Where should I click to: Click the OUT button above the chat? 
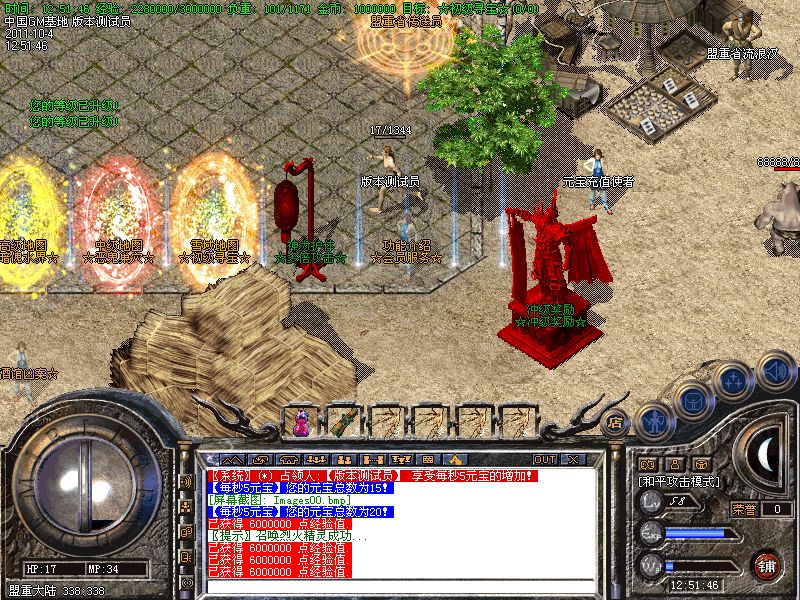tap(544, 459)
